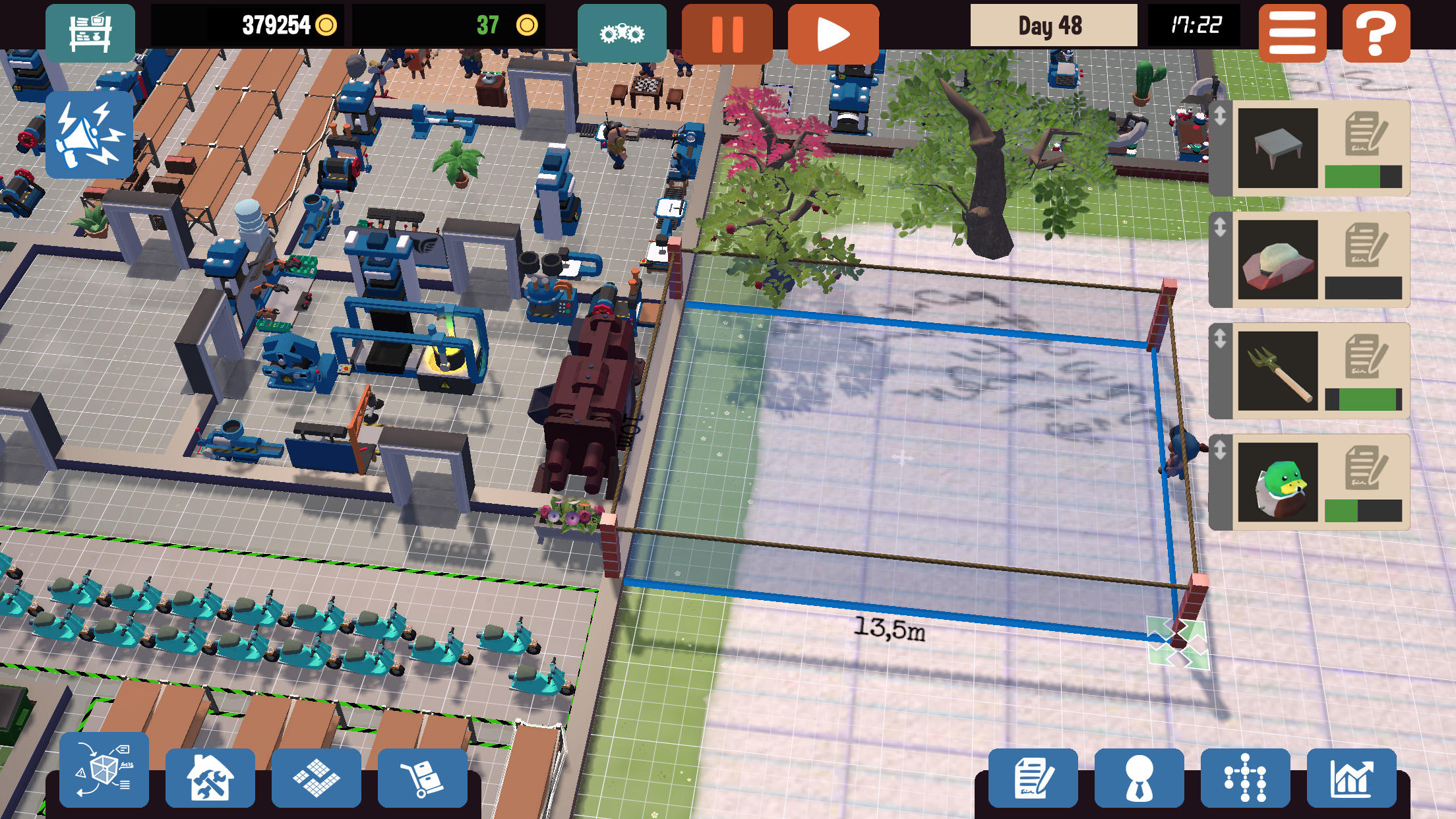The height and width of the screenshot is (819, 1456).
Task: Select the floor tiles tool
Action: coord(316,777)
